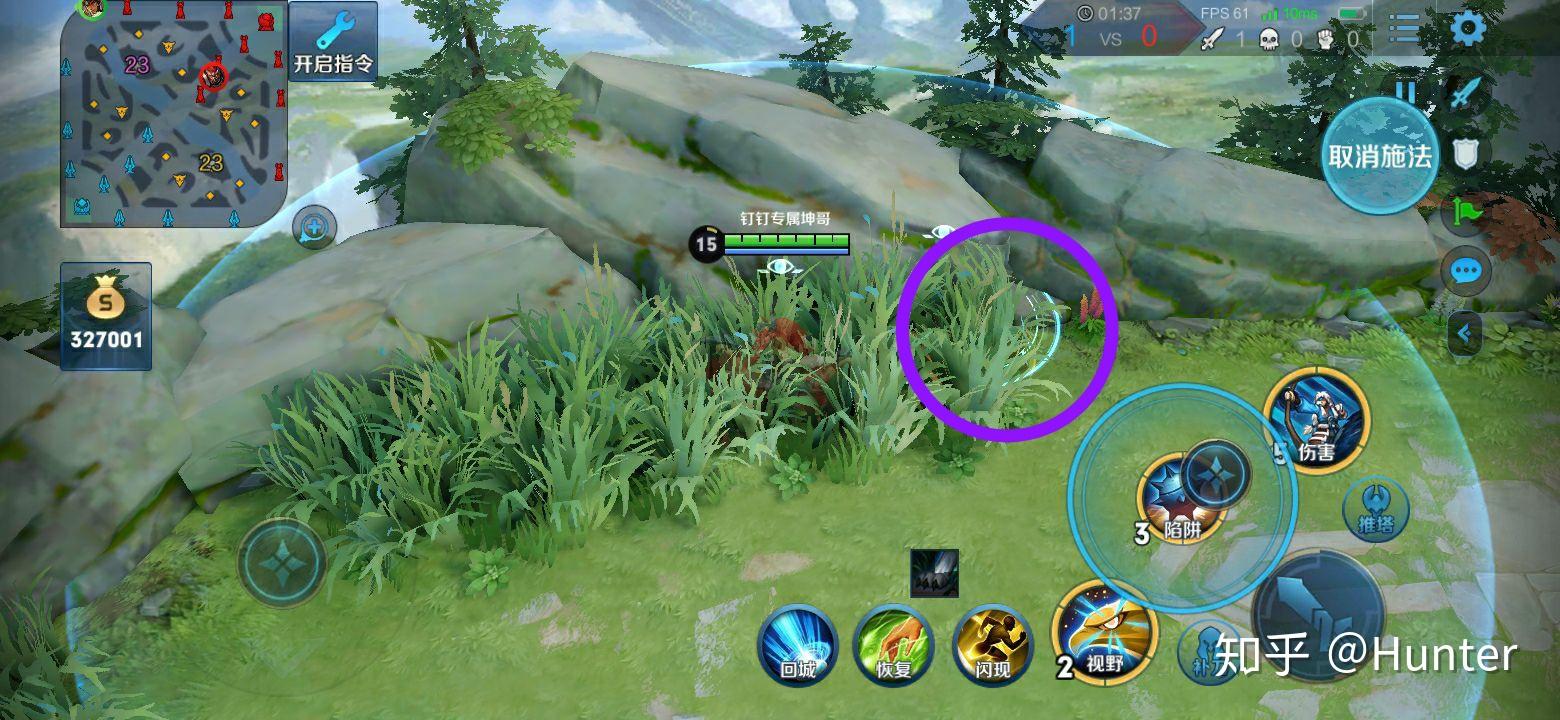
Task: Cast the 闪现 flash spell
Action: click(x=992, y=645)
